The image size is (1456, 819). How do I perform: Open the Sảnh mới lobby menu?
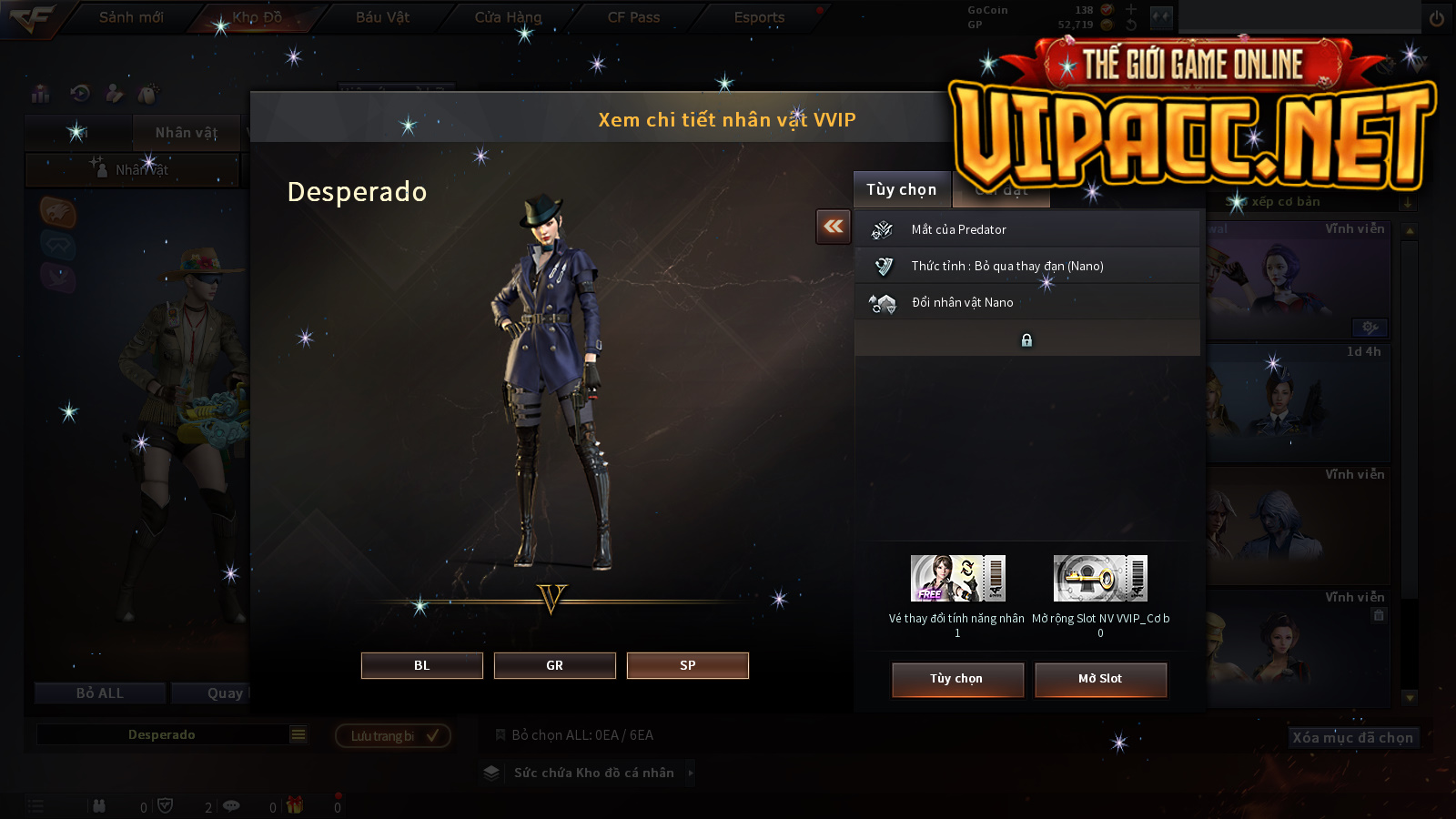click(131, 17)
